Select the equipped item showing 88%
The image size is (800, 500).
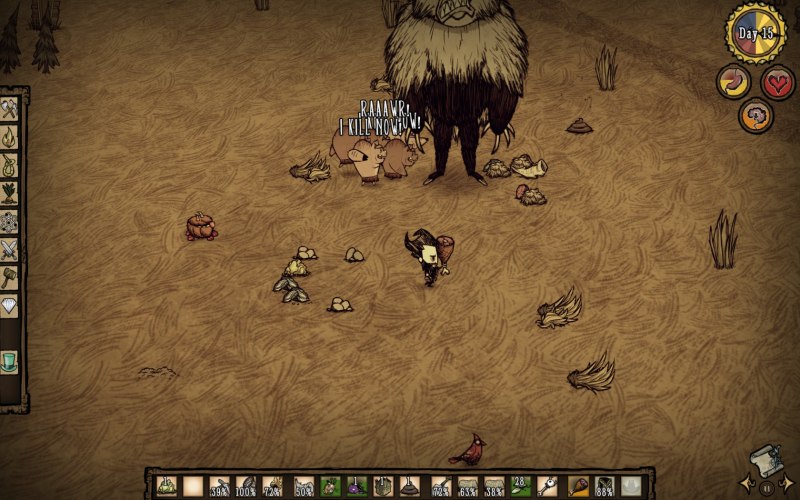605,487
